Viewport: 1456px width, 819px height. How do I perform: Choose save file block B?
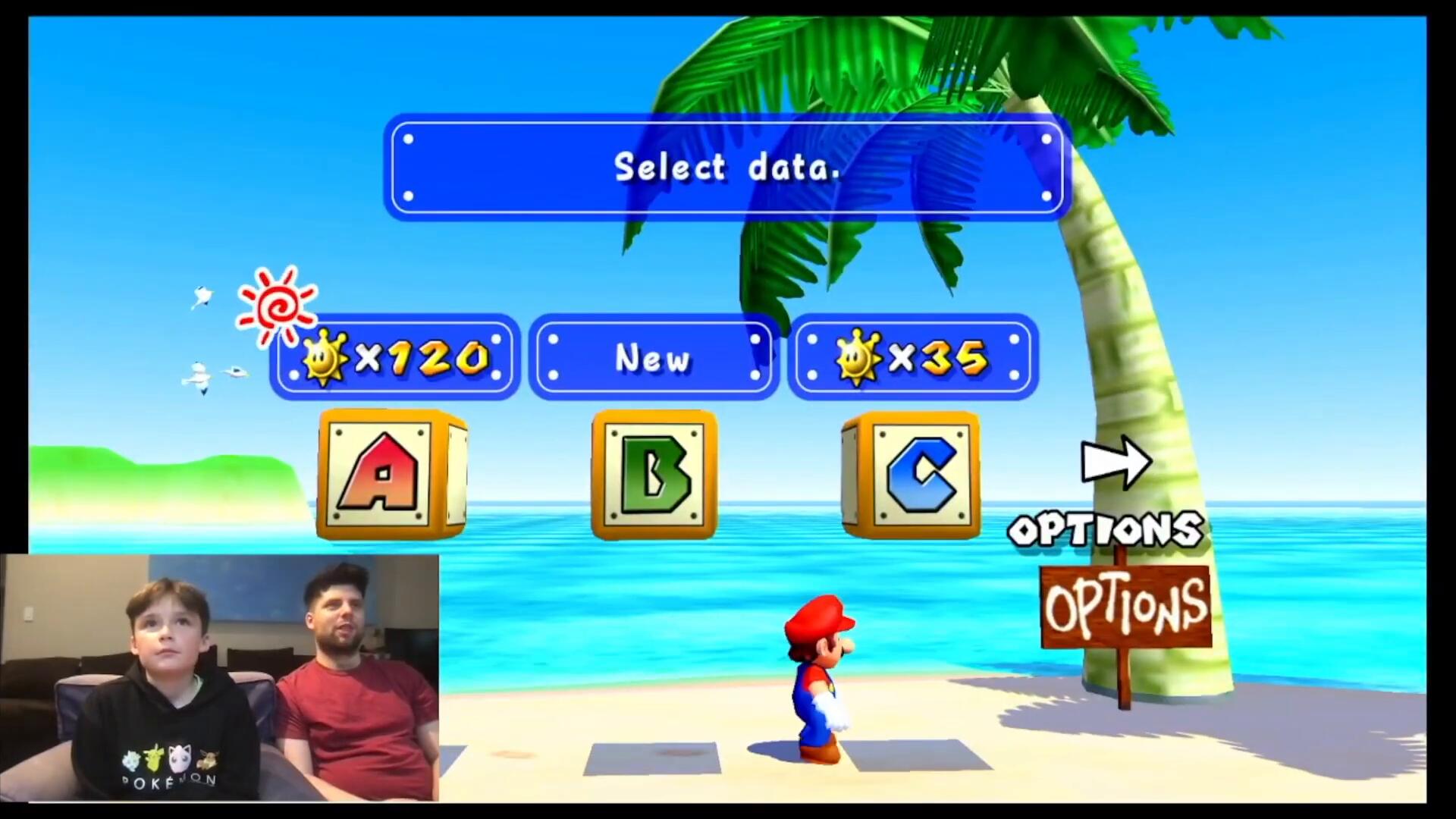tap(654, 475)
